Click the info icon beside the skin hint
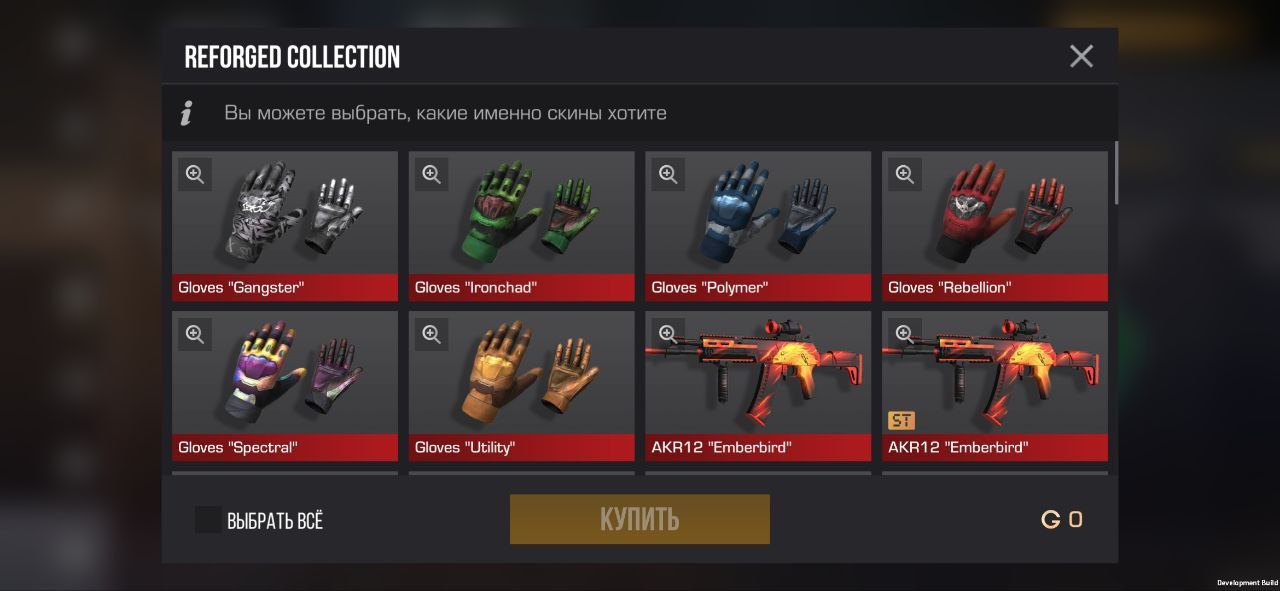Viewport: 1280px width, 591px height. point(186,113)
